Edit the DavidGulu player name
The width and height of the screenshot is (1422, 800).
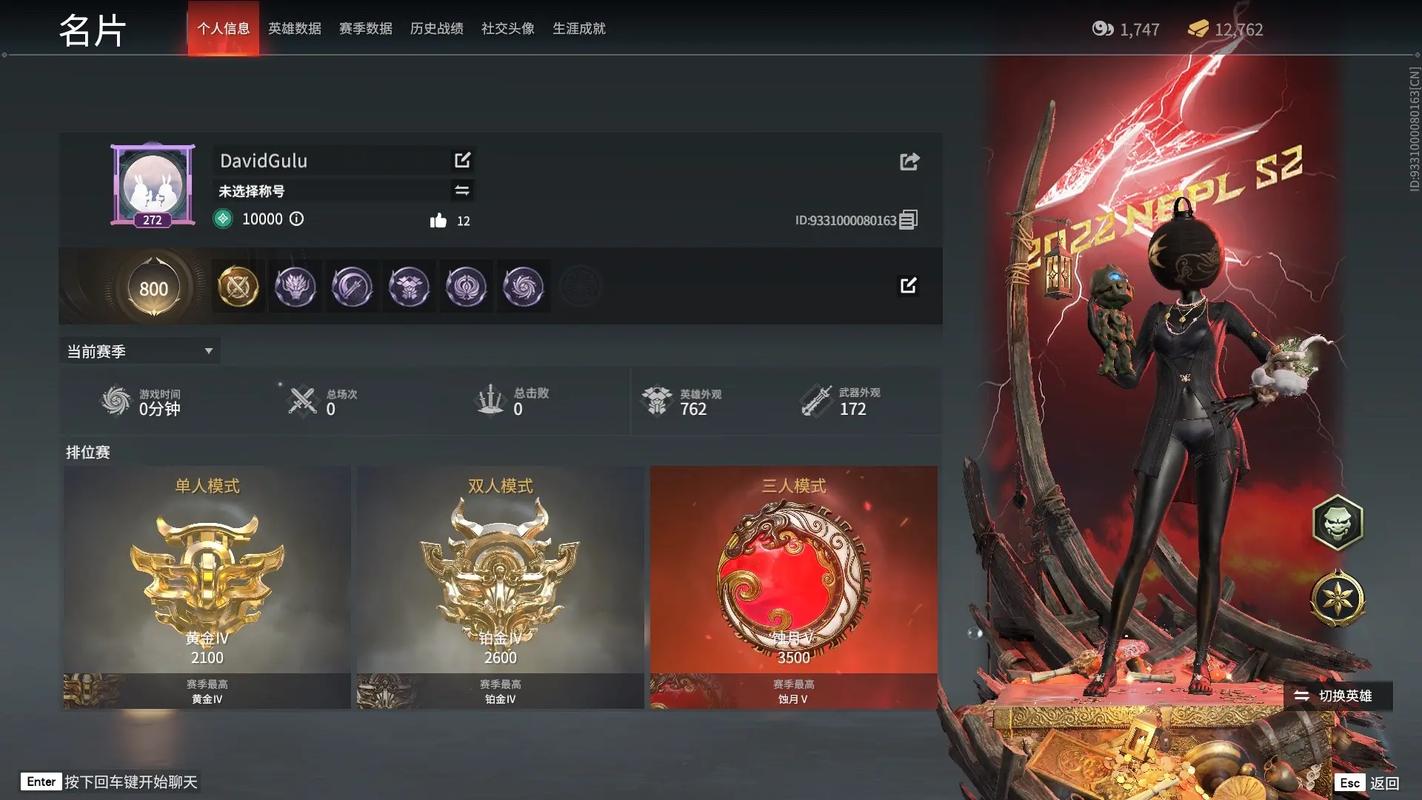(x=462, y=160)
